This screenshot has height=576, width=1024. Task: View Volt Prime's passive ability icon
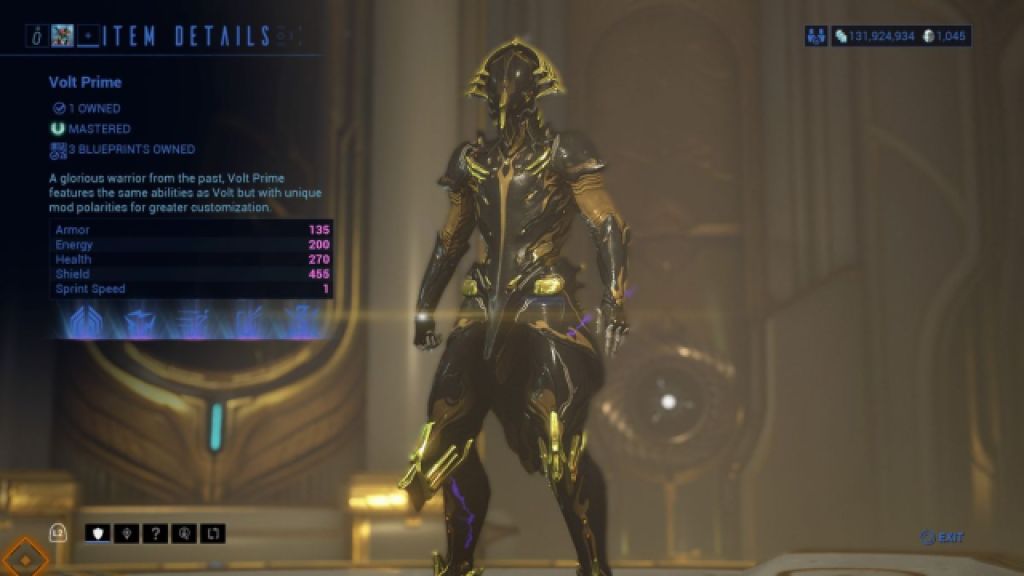(79, 321)
